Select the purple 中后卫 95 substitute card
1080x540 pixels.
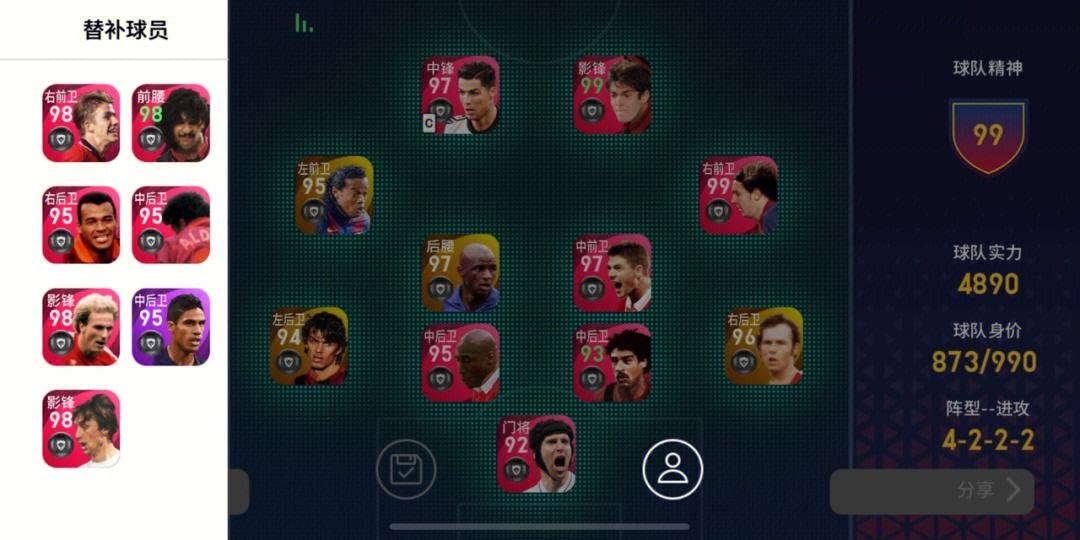click(171, 327)
